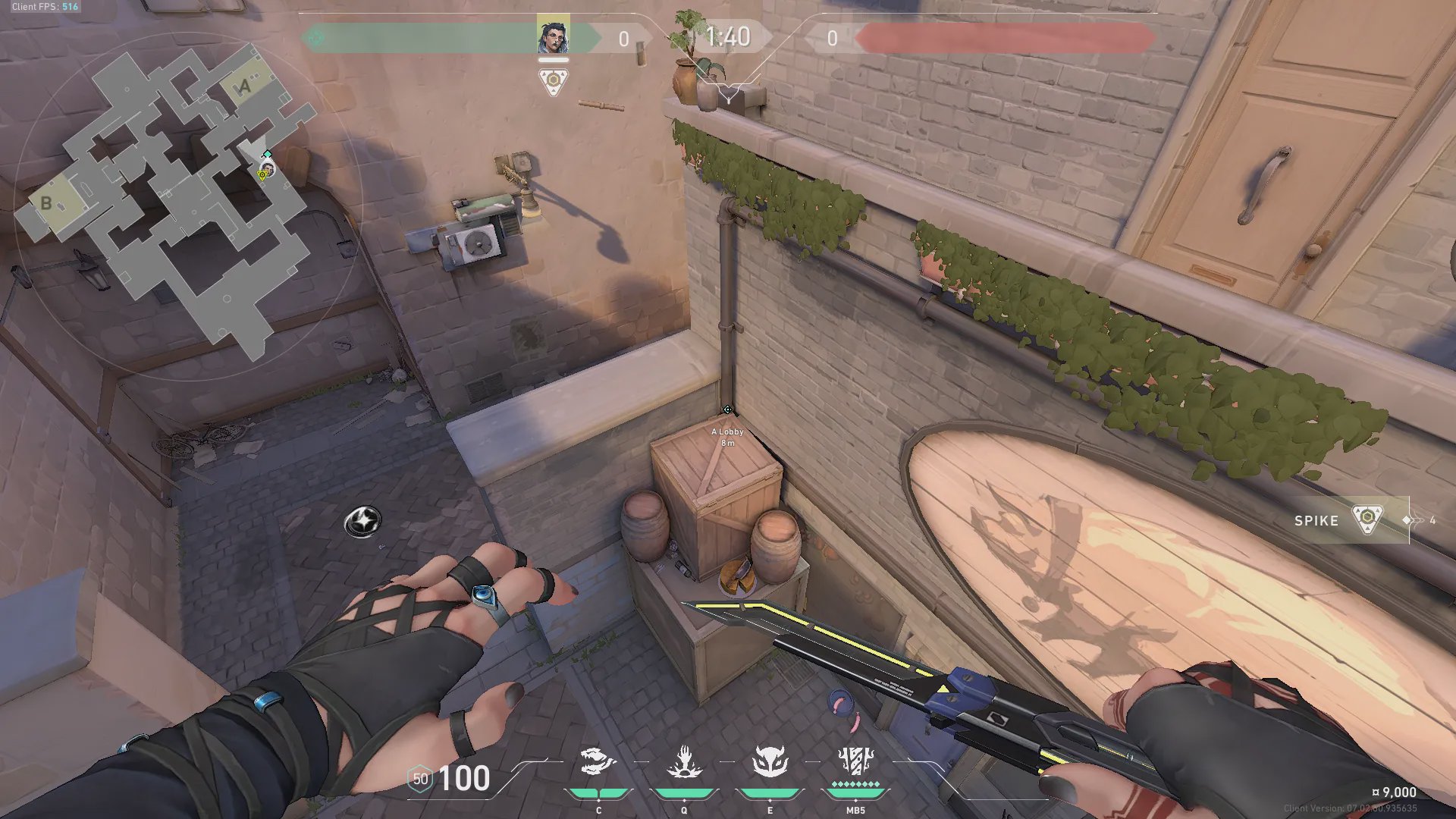This screenshot has width=1456, height=819.
Task: Click the A Lobby ping marker
Action: coord(727,410)
